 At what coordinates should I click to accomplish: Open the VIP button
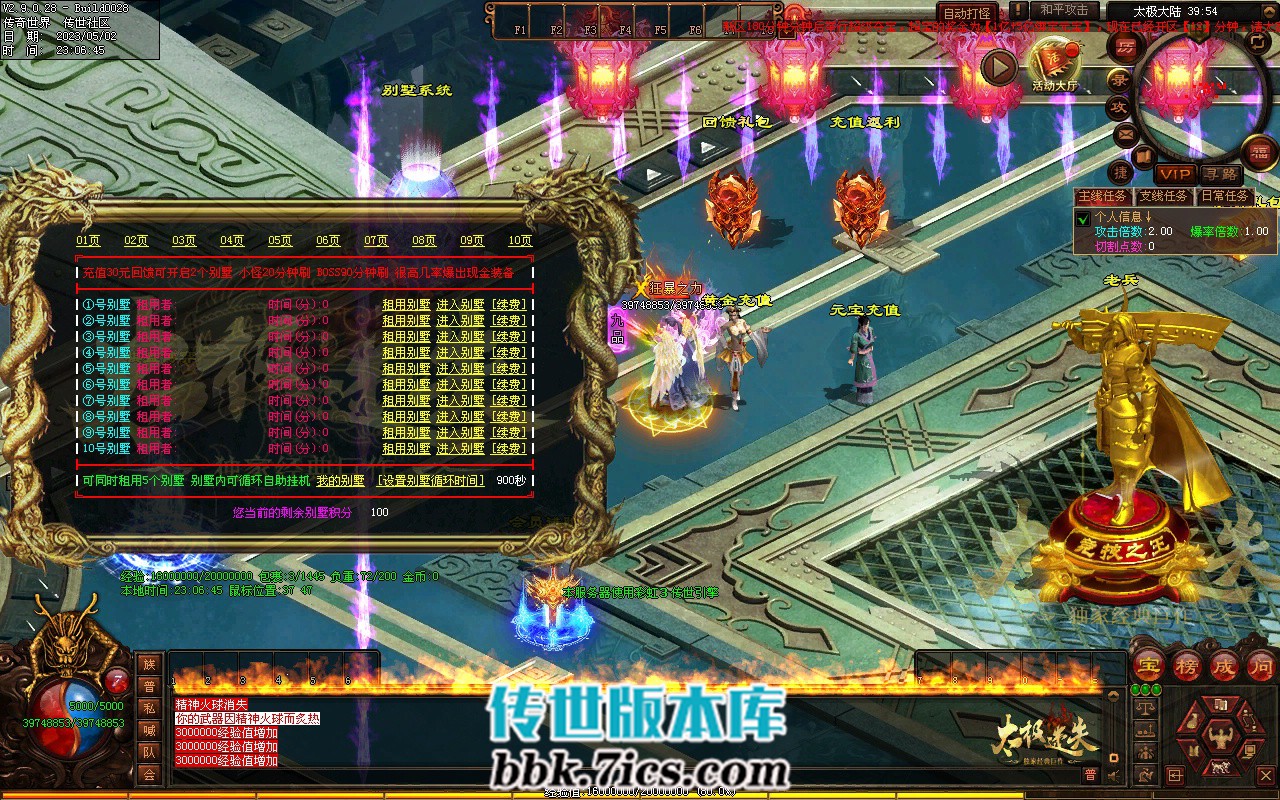pyautogui.click(x=1175, y=174)
